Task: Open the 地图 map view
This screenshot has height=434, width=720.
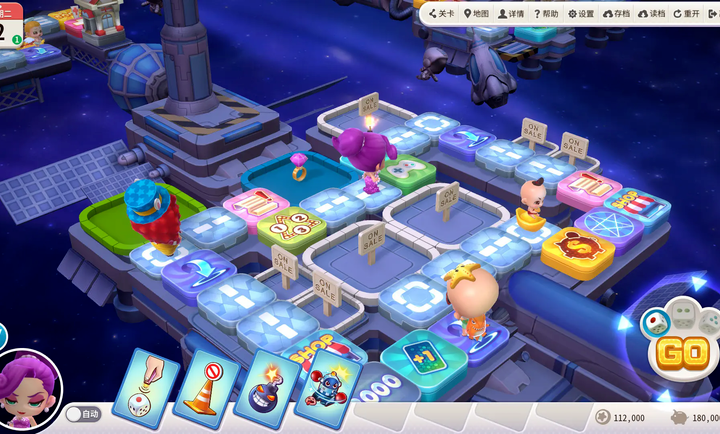Action: point(476,13)
